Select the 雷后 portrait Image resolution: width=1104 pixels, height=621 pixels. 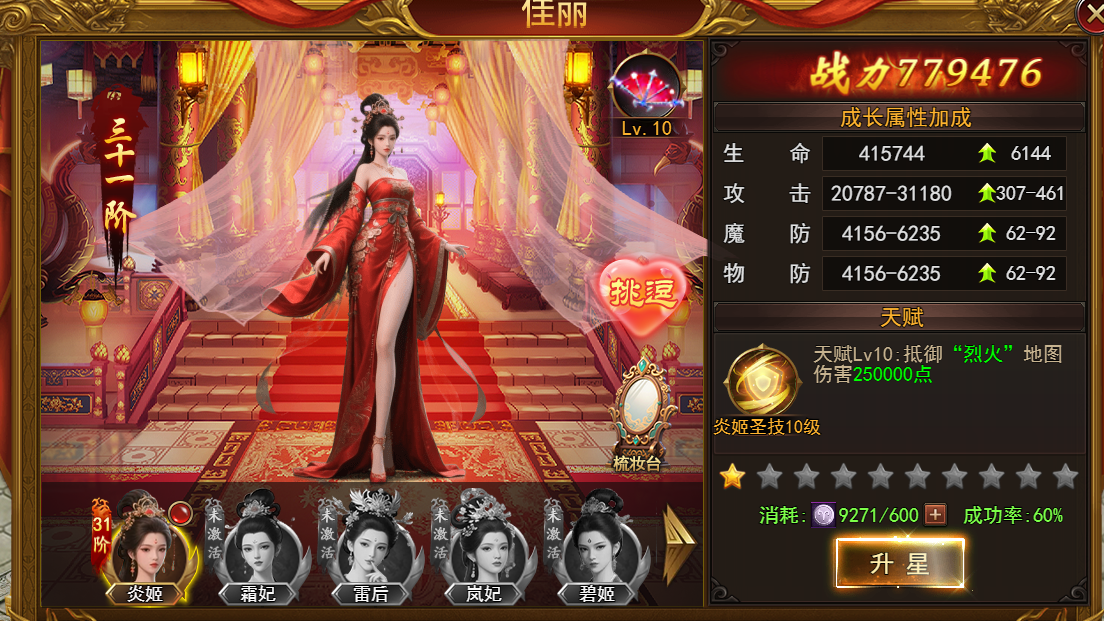372,547
